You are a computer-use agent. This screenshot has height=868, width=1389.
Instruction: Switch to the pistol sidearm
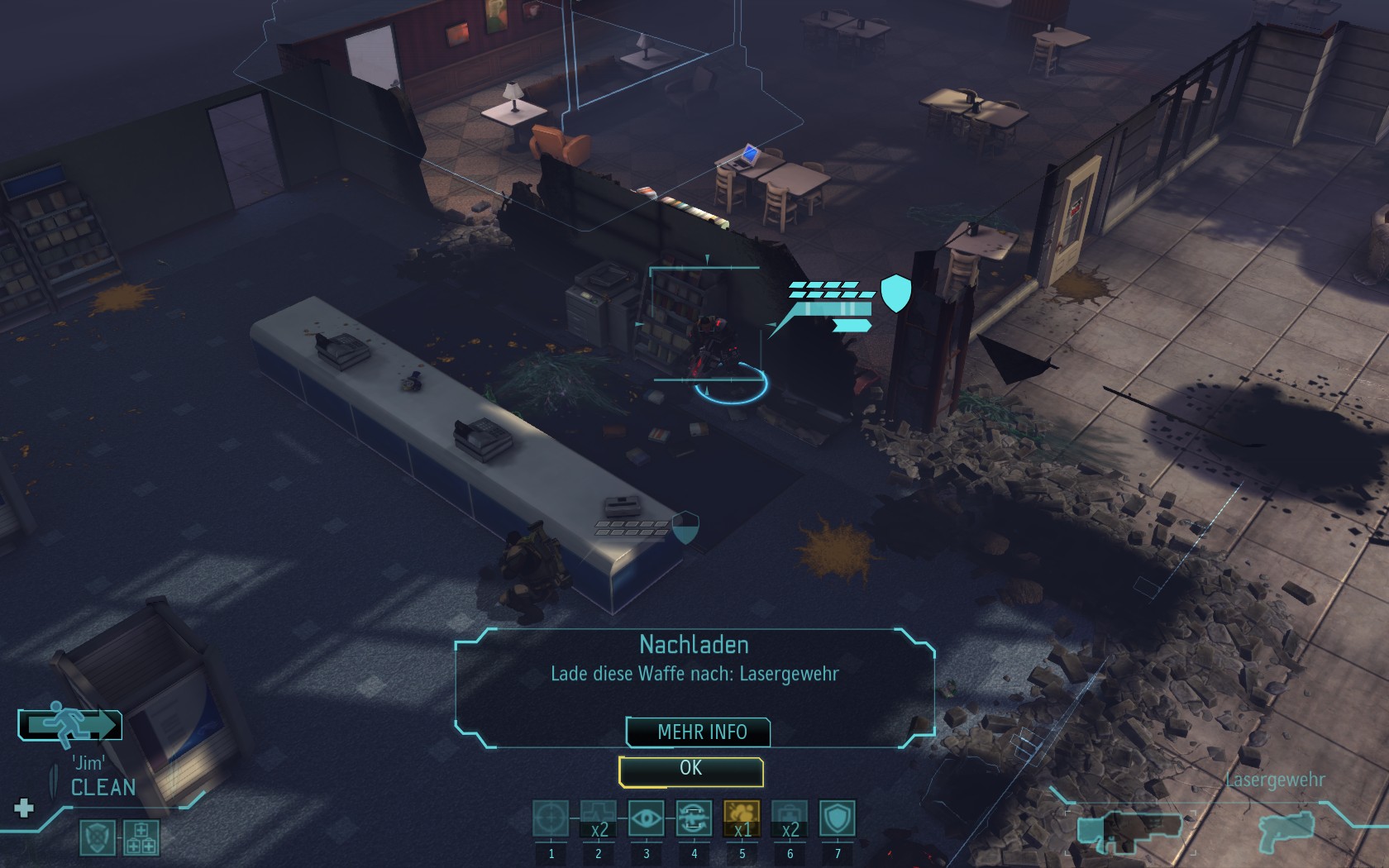click(x=1287, y=827)
